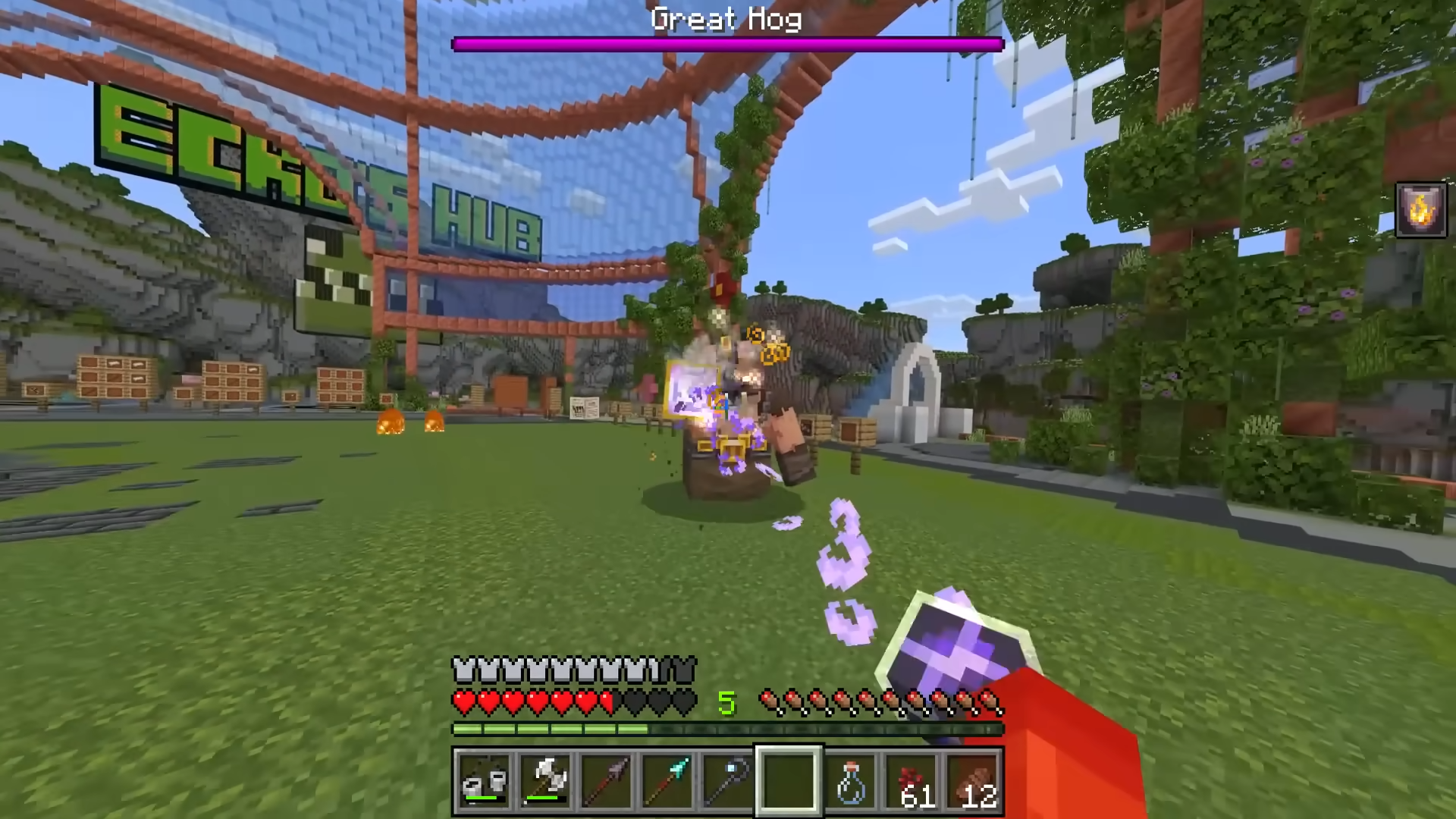Viewport: 1456px width, 819px height.
Task: Pick the iron spear in the third hotbar slot
Action: click(x=606, y=781)
